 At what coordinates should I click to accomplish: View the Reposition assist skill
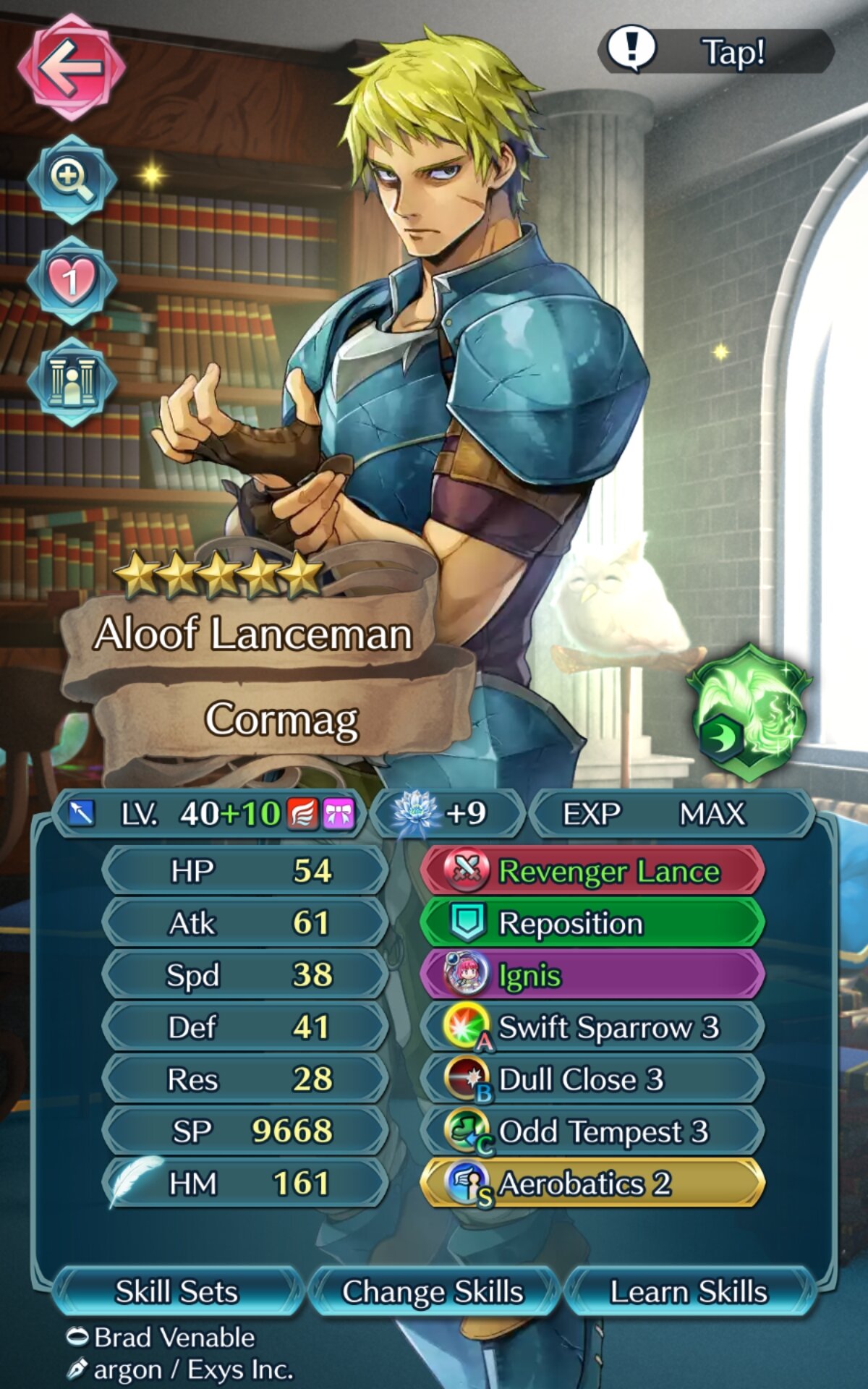point(592,923)
